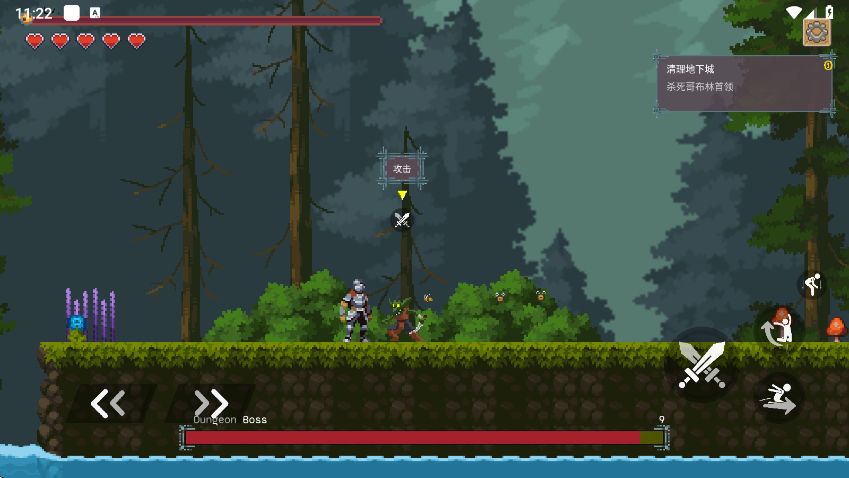Tap the 攻击 tutorial prompt
849x478 pixels.
click(x=402, y=169)
